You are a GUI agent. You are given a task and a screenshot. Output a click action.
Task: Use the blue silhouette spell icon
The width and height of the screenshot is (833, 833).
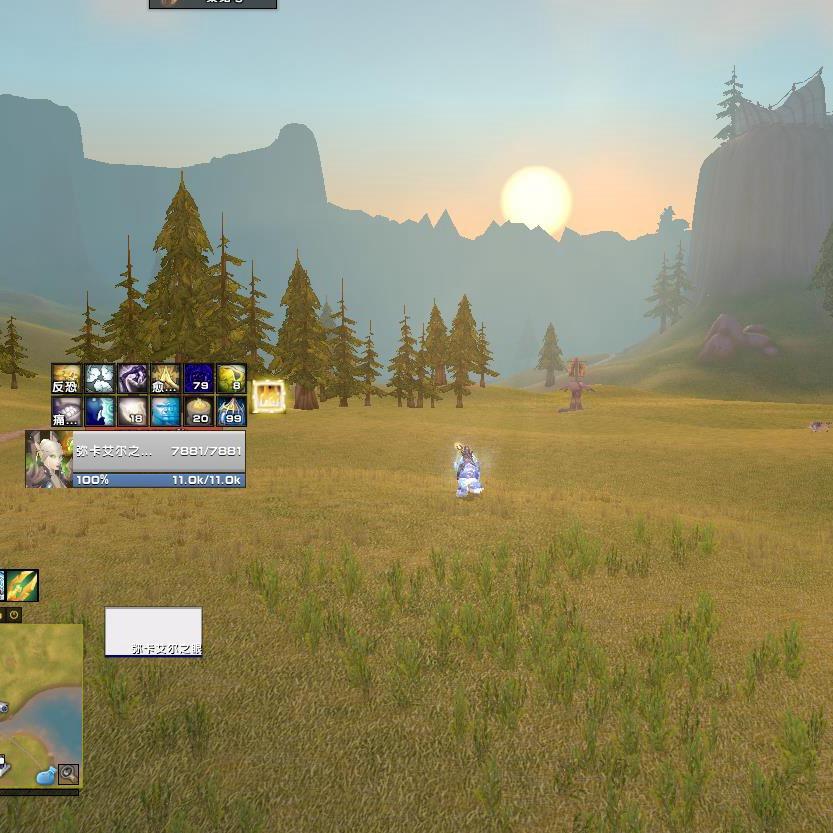99,411
